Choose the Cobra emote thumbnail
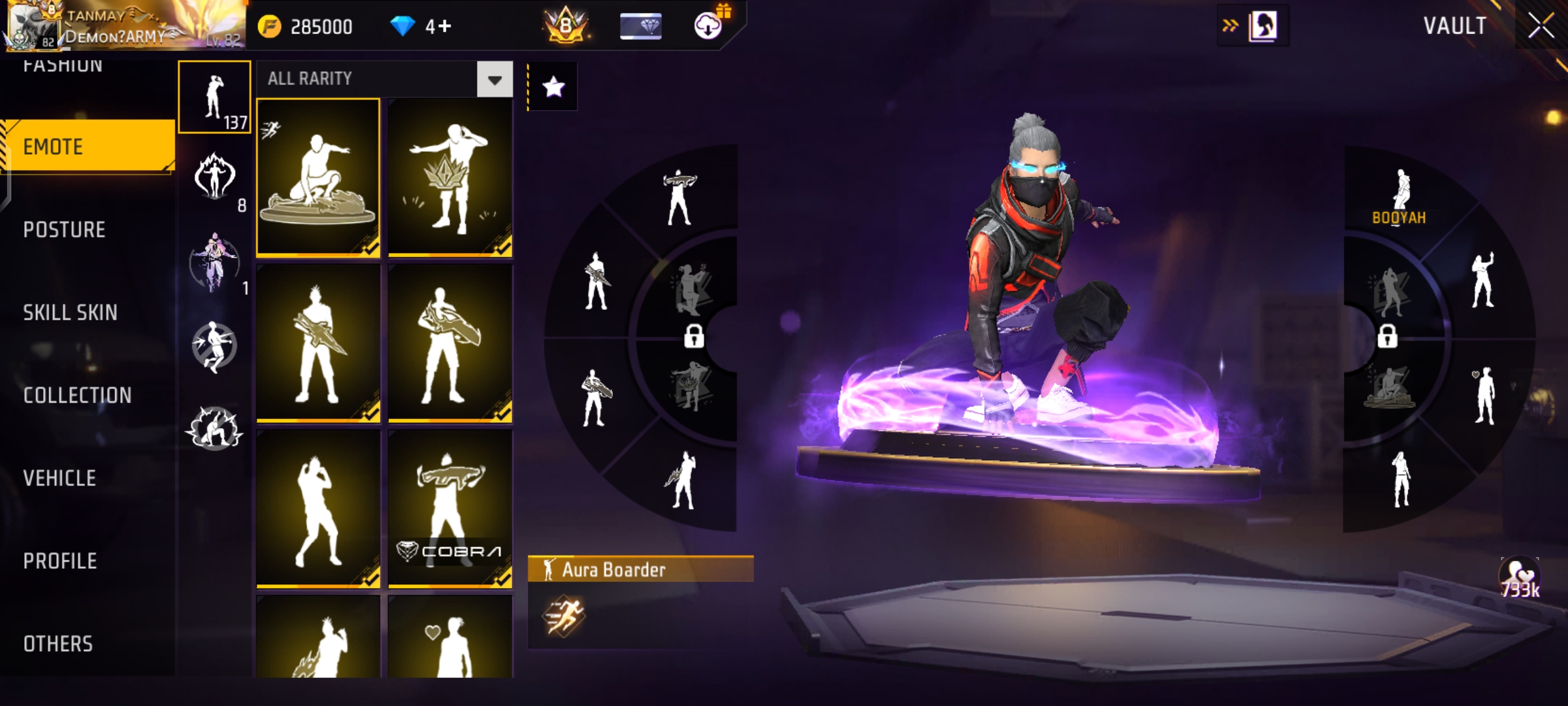 click(x=450, y=509)
